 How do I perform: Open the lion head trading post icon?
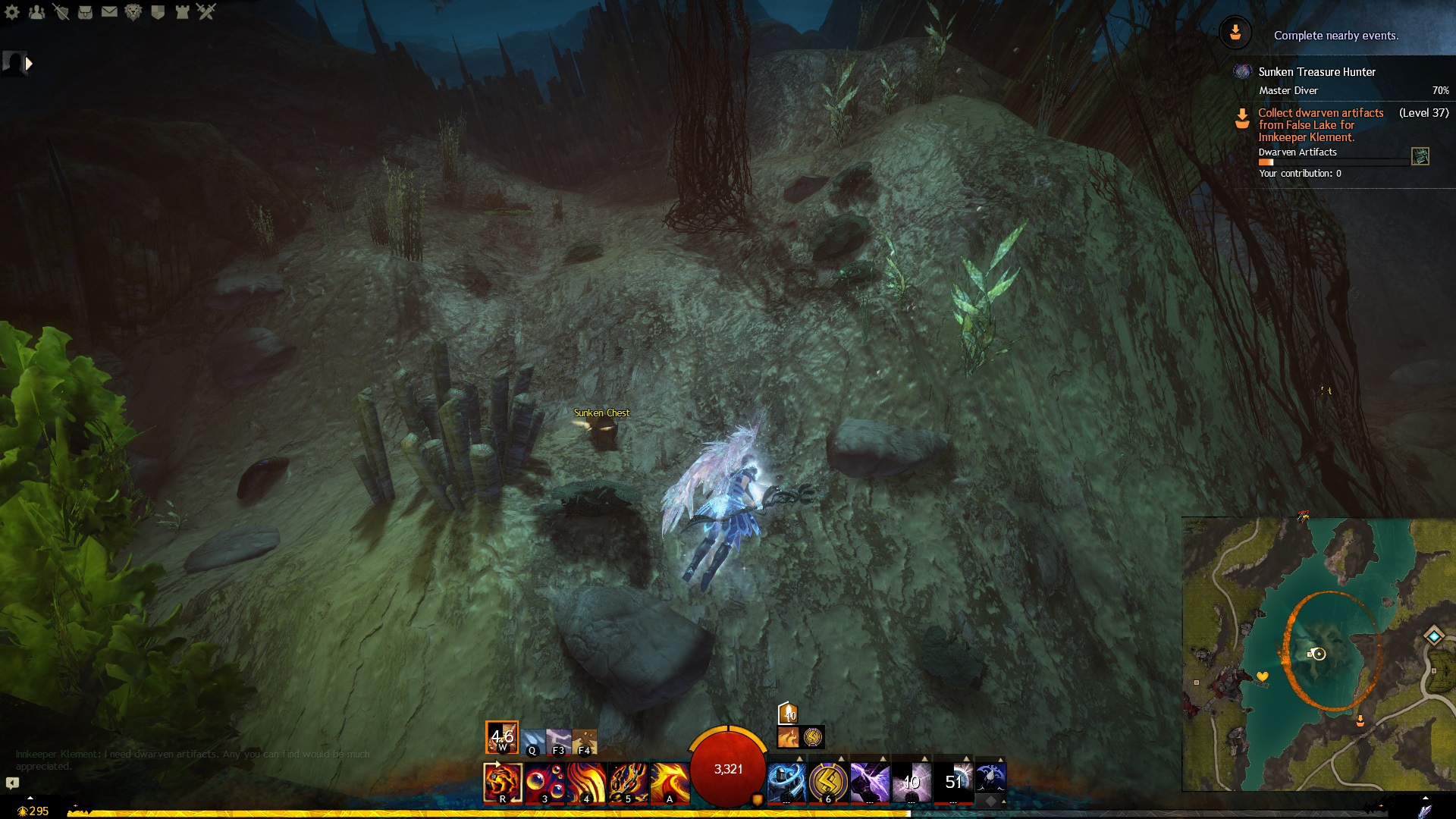pos(133,12)
